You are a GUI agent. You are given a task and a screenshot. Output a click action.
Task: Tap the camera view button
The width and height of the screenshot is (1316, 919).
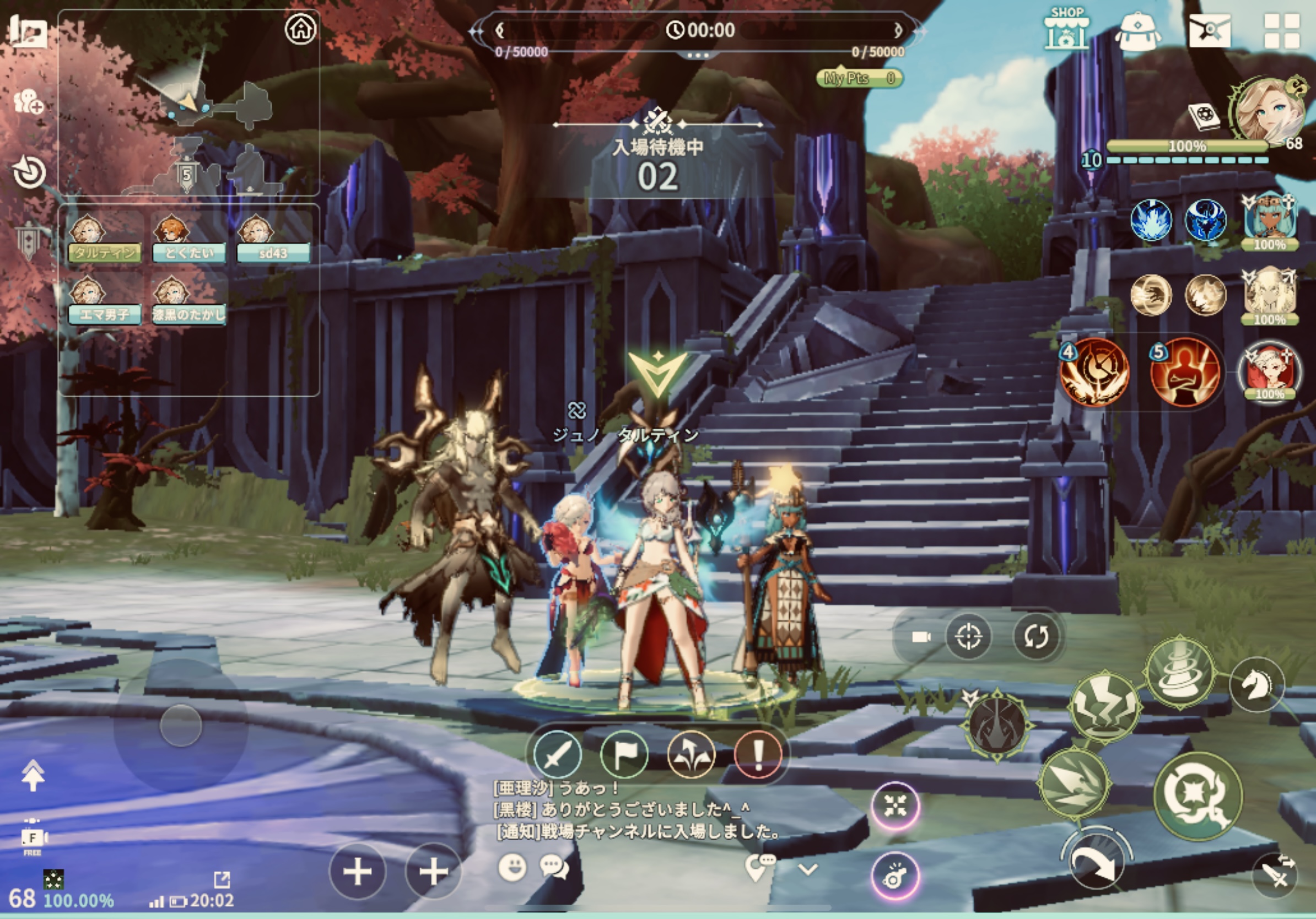[921, 637]
